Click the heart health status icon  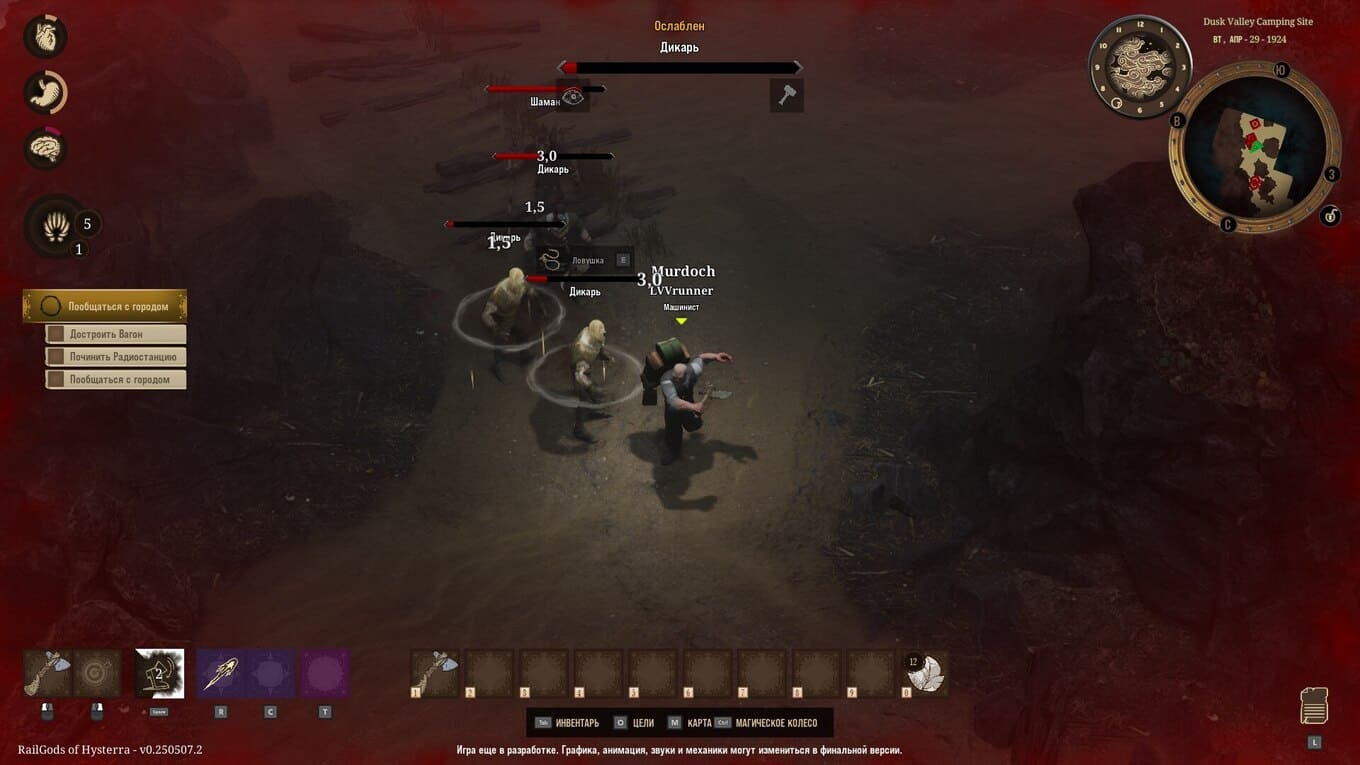tap(45, 37)
